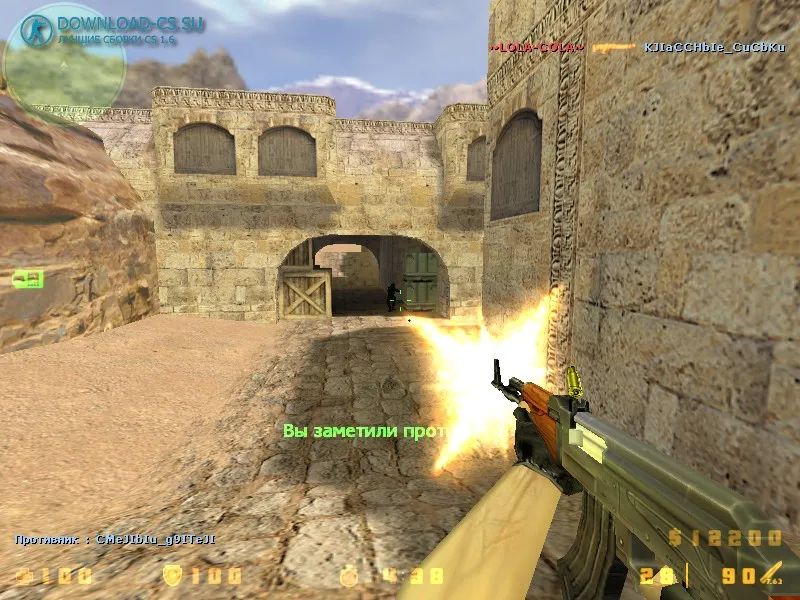Image resolution: width=800 pixels, height=600 pixels.
Task: Click the AK-47 icon in the kill feed
Action: pyautogui.click(x=614, y=47)
